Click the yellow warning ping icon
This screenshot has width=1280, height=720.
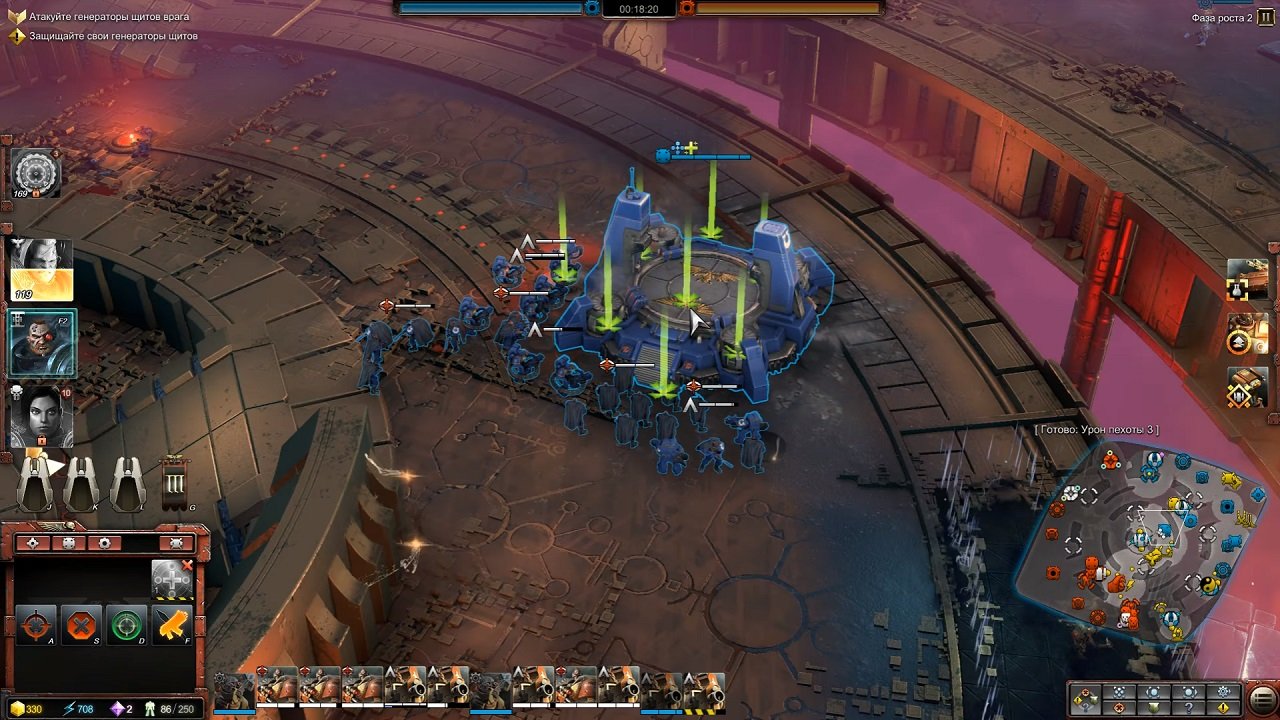(1224, 706)
